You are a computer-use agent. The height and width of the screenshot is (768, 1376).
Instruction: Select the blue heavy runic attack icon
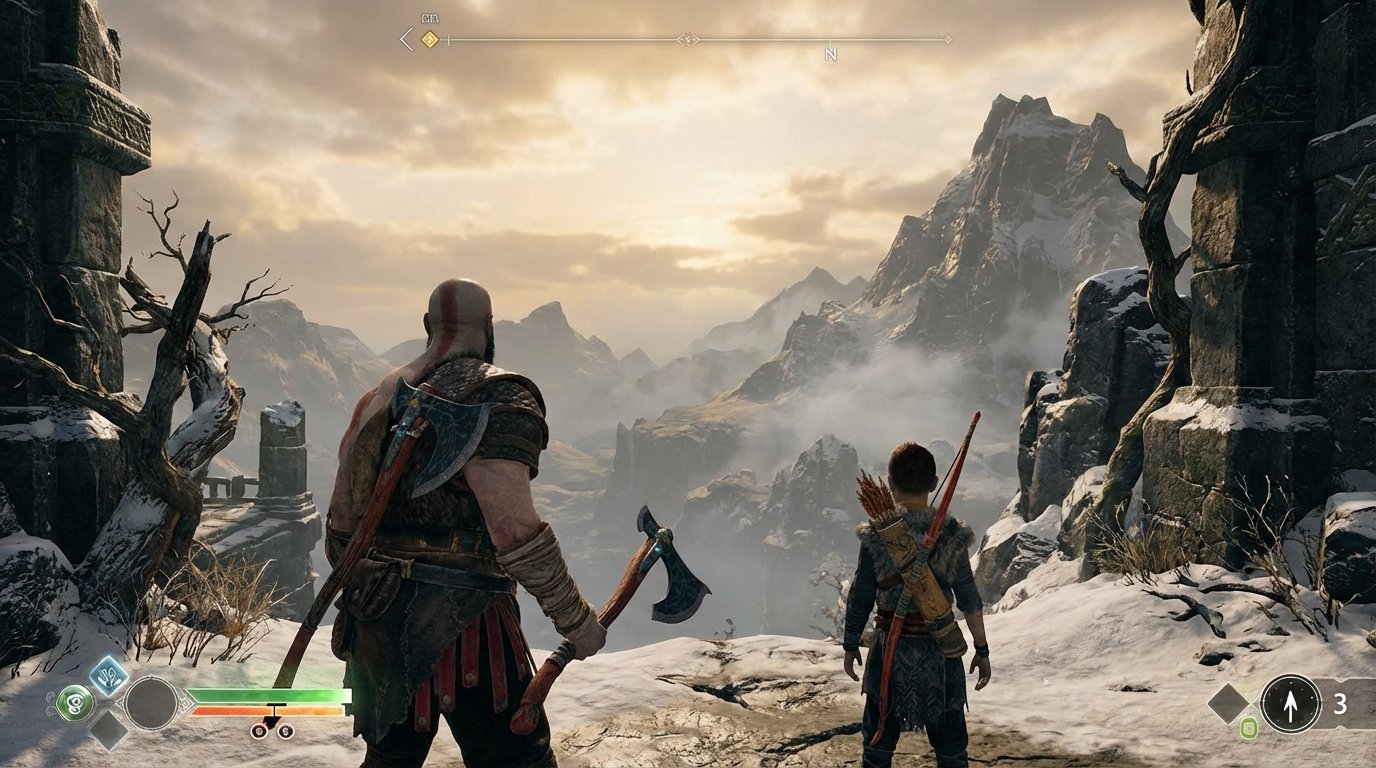[108, 678]
